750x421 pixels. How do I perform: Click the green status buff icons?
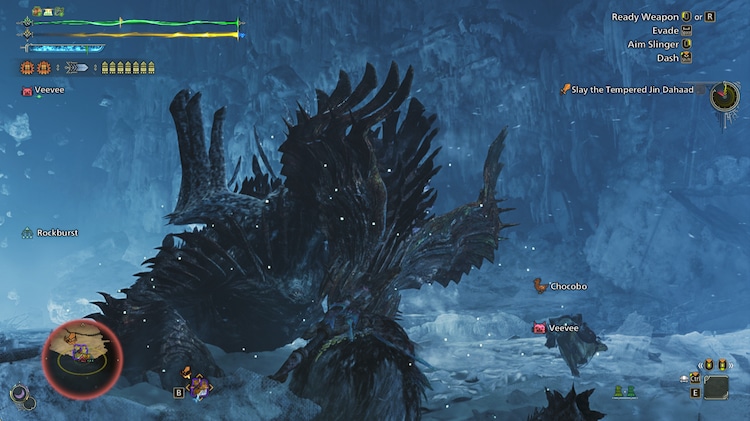click(47, 11)
